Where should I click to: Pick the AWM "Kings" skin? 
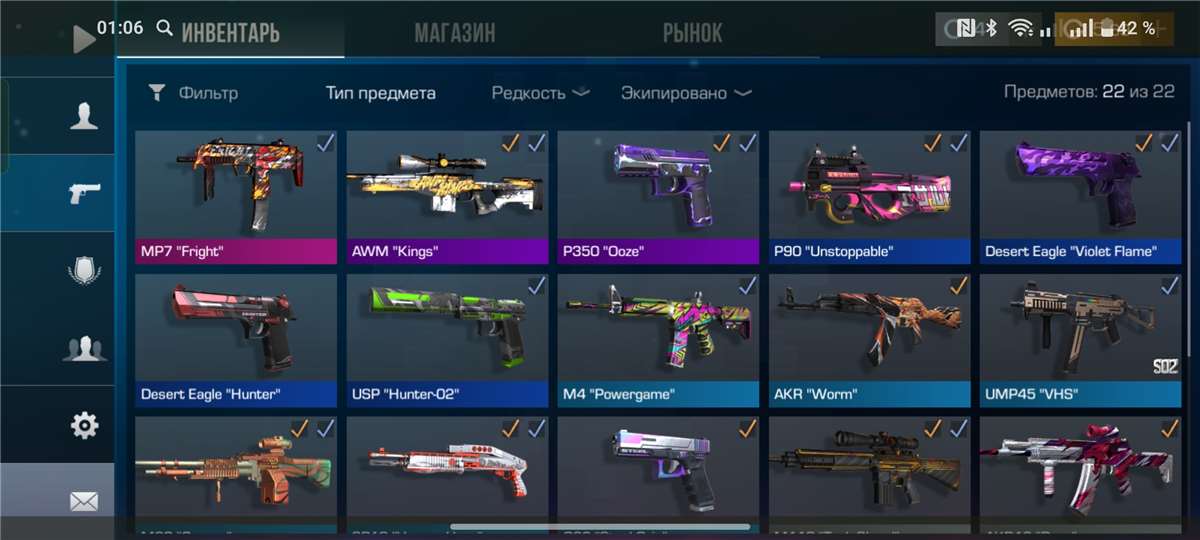coord(447,196)
